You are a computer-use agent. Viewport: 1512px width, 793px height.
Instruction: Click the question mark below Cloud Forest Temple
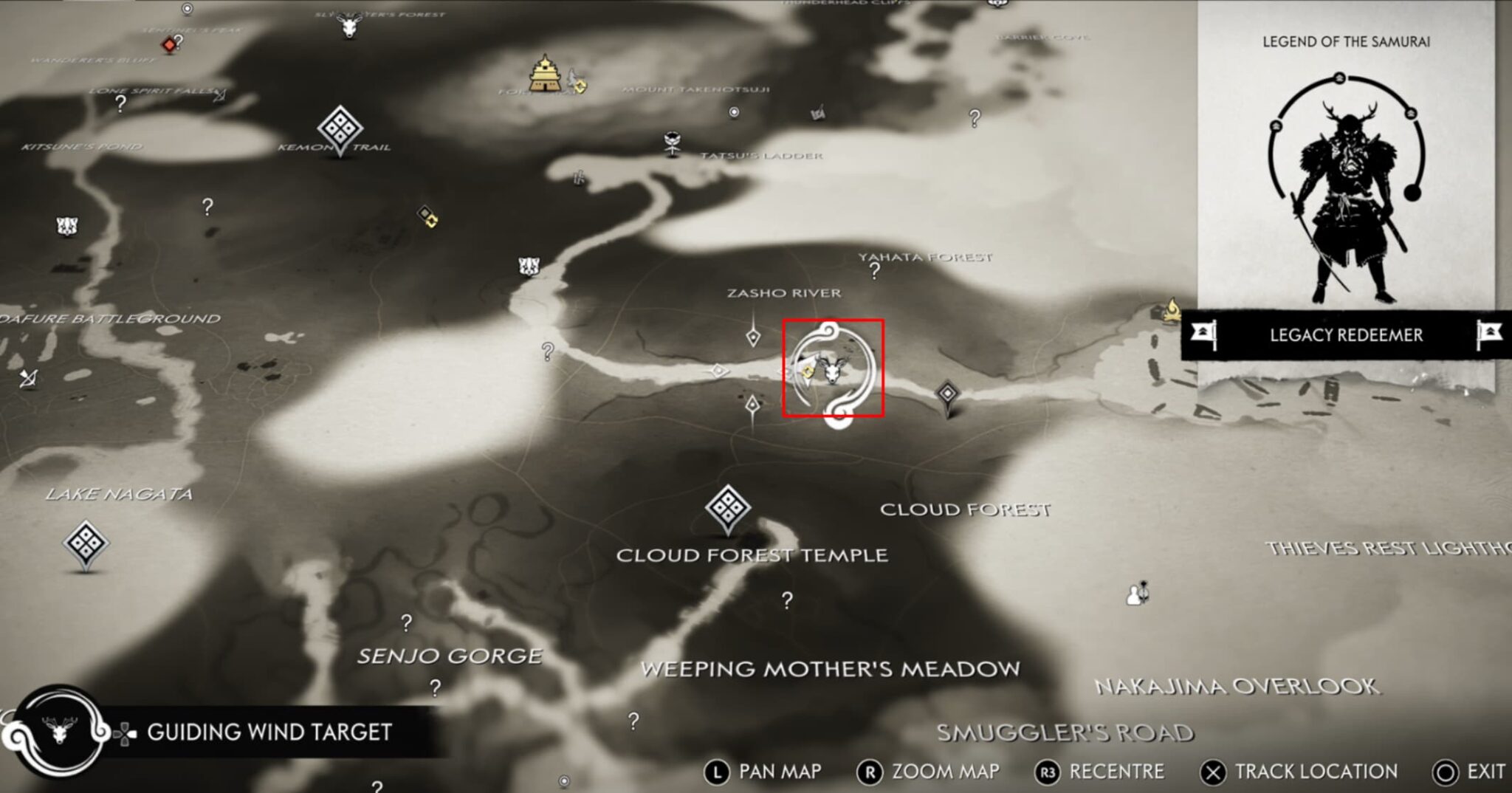pos(785,600)
